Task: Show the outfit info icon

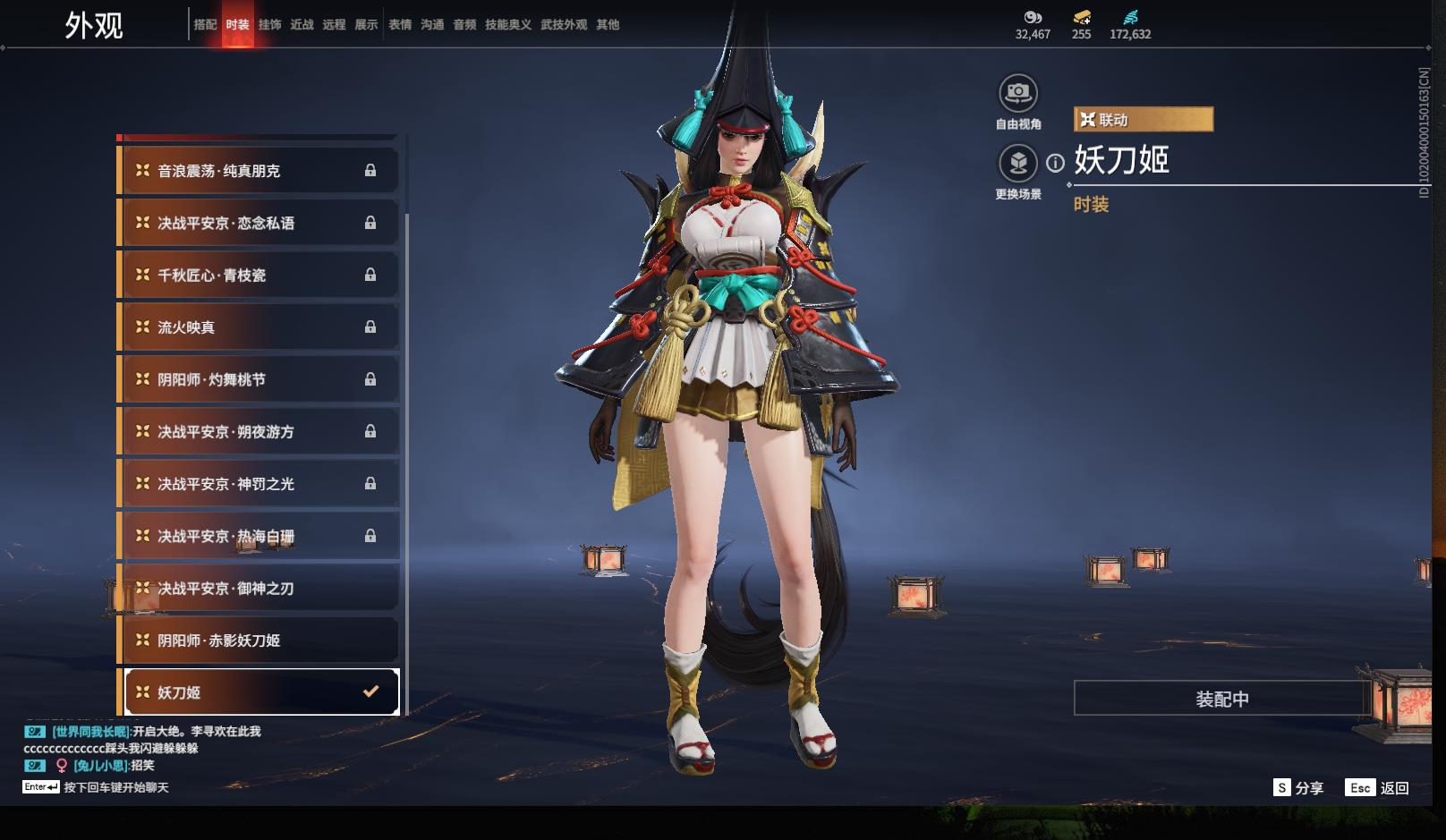Action: pos(1056,163)
